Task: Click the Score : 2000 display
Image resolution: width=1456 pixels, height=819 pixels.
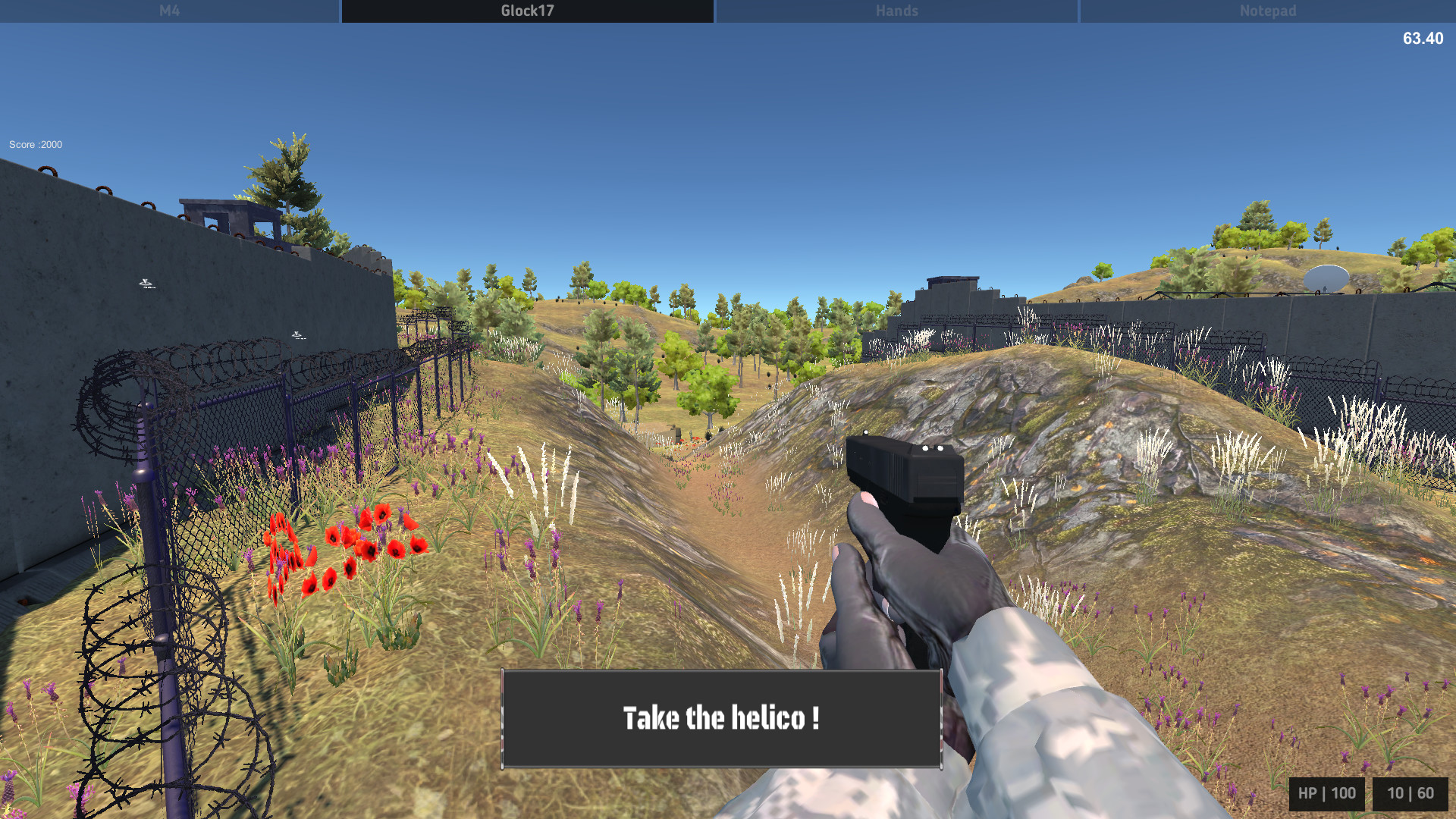Action: pyautogui.click(x=34, y=144)
